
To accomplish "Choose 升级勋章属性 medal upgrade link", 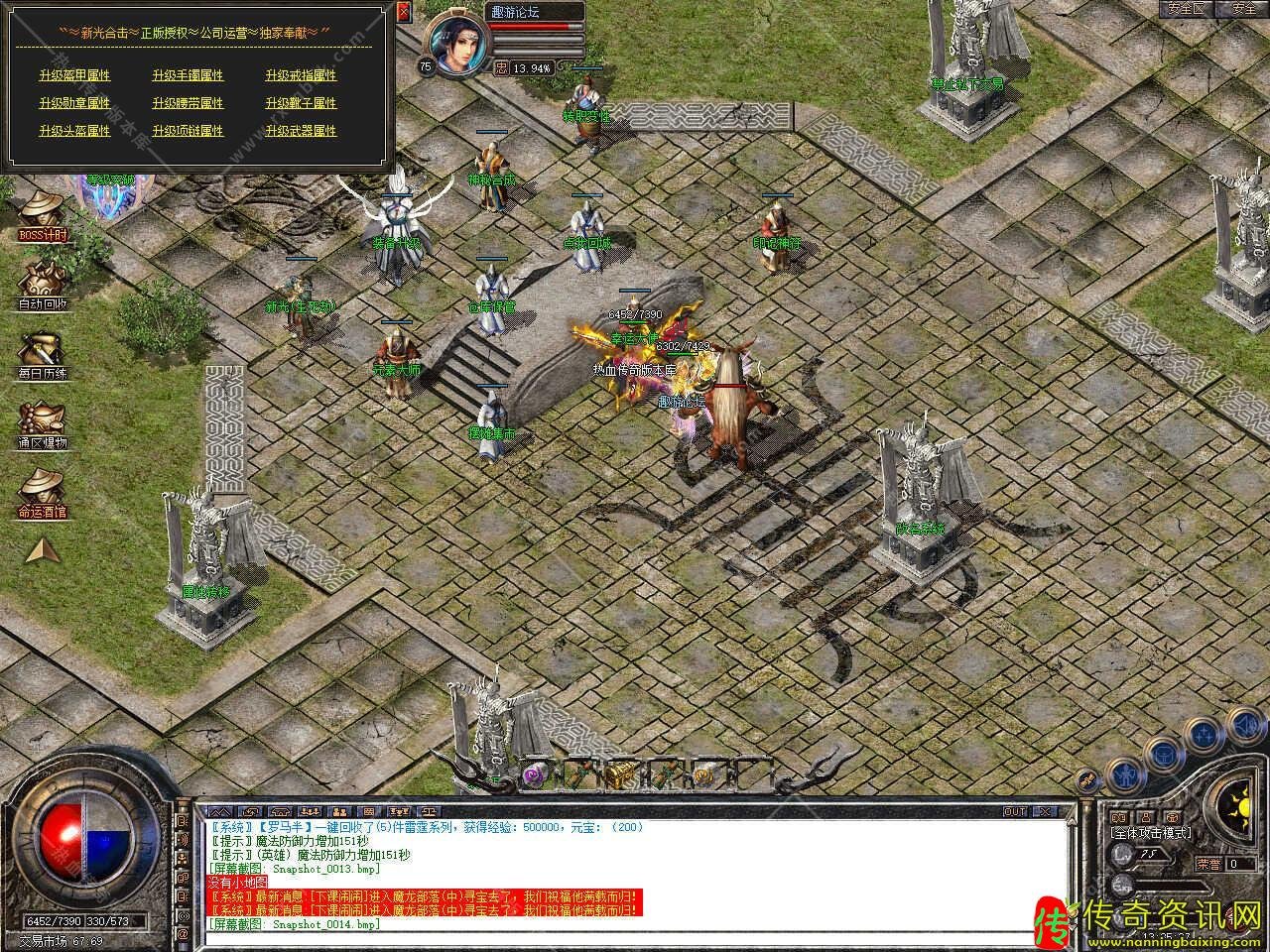I will click(x=74, y=103).
